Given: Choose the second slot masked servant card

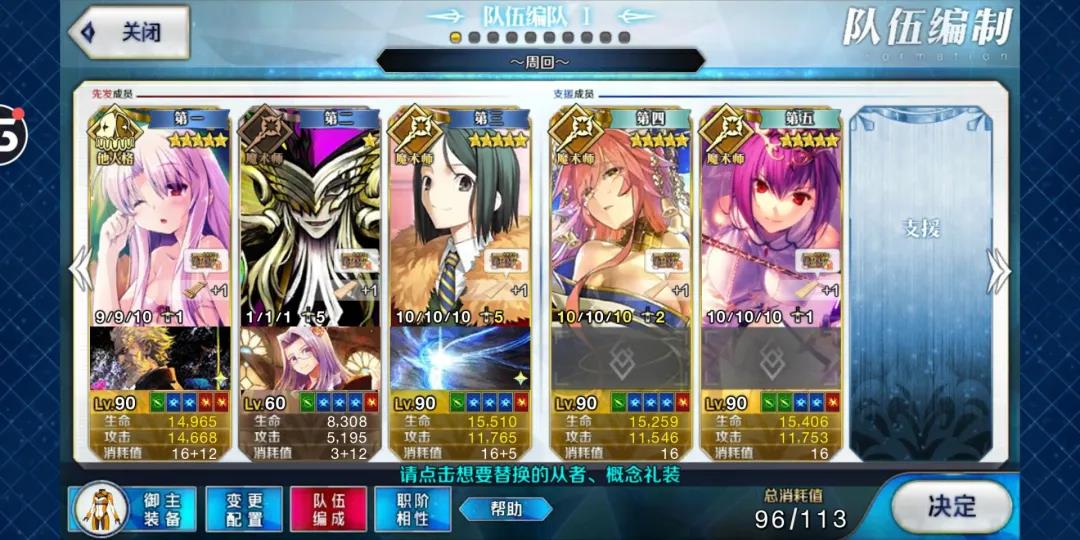Looking at the screenshot, I should tap(310, 220).
